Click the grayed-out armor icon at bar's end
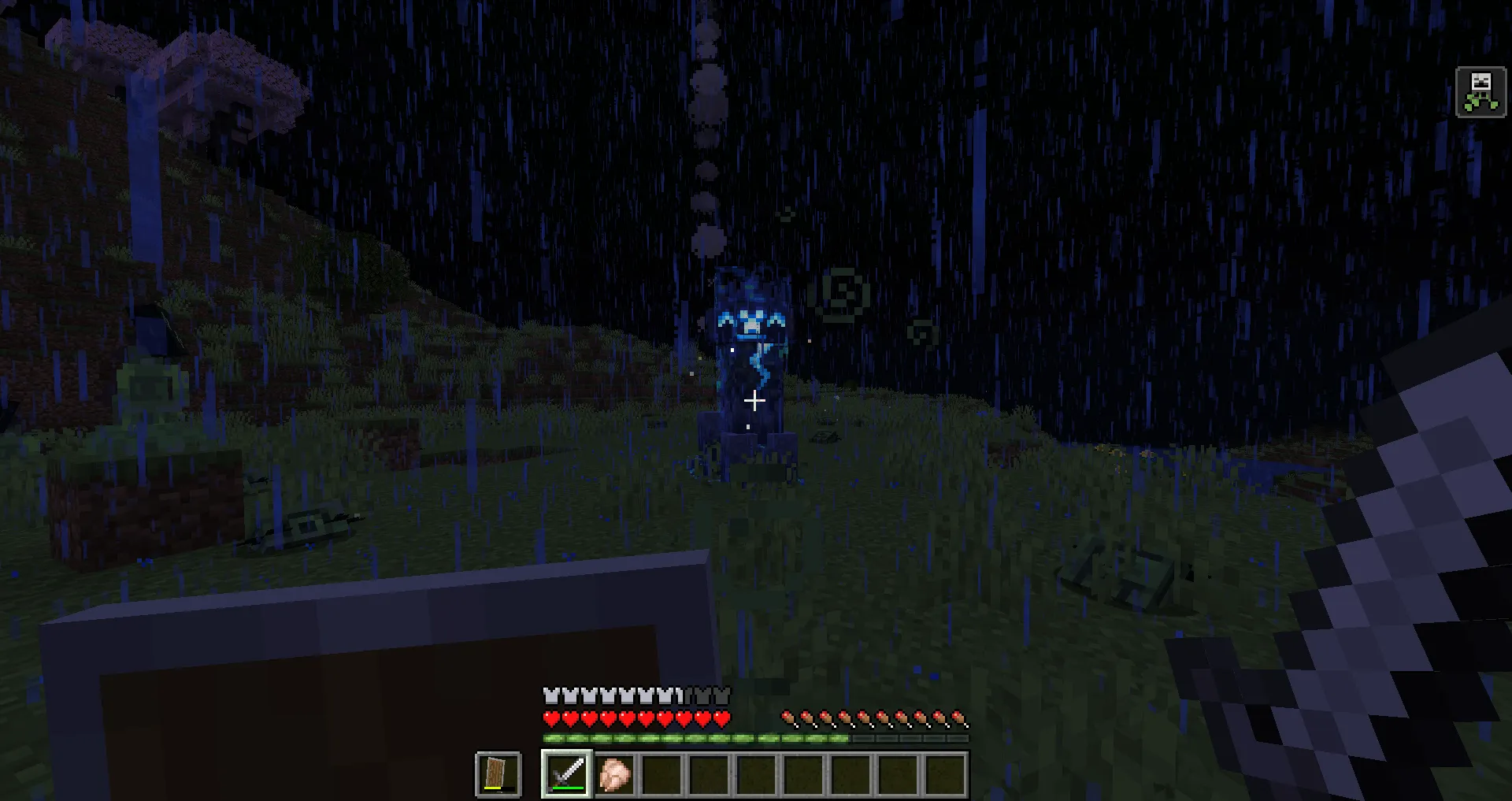Screen dimensions: 1512x801 tap(721, 696)
